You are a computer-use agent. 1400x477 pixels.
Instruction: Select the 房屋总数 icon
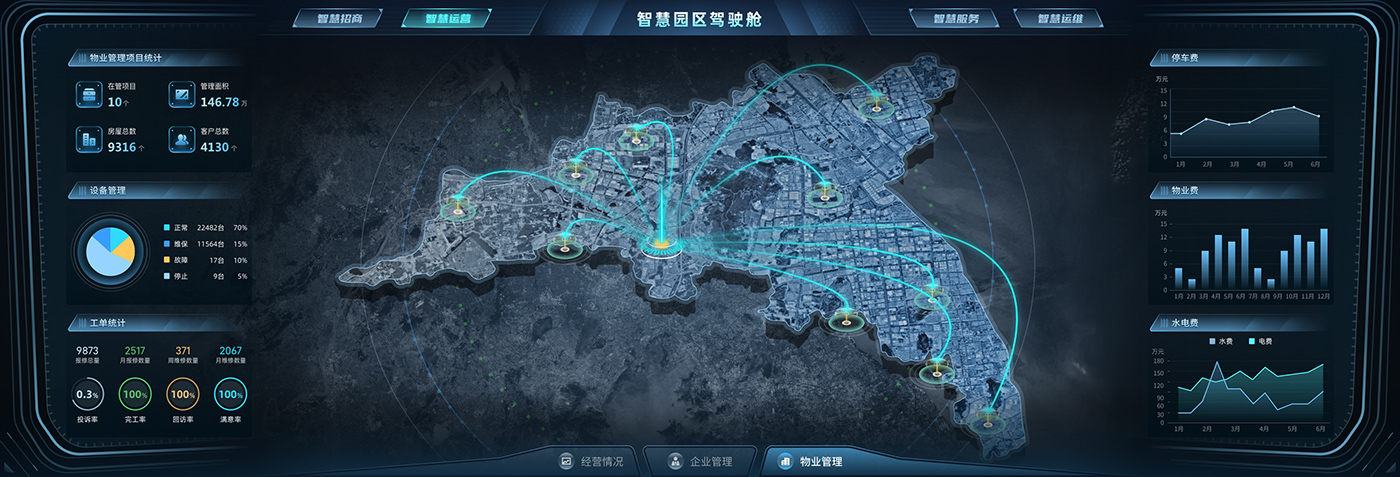pyautogui.click(x=89, y=140)
